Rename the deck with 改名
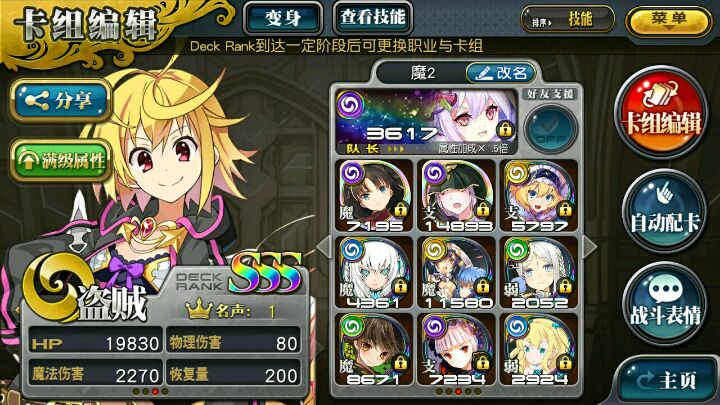Viewport: 720px width, 405px height. tap(502, 72)
